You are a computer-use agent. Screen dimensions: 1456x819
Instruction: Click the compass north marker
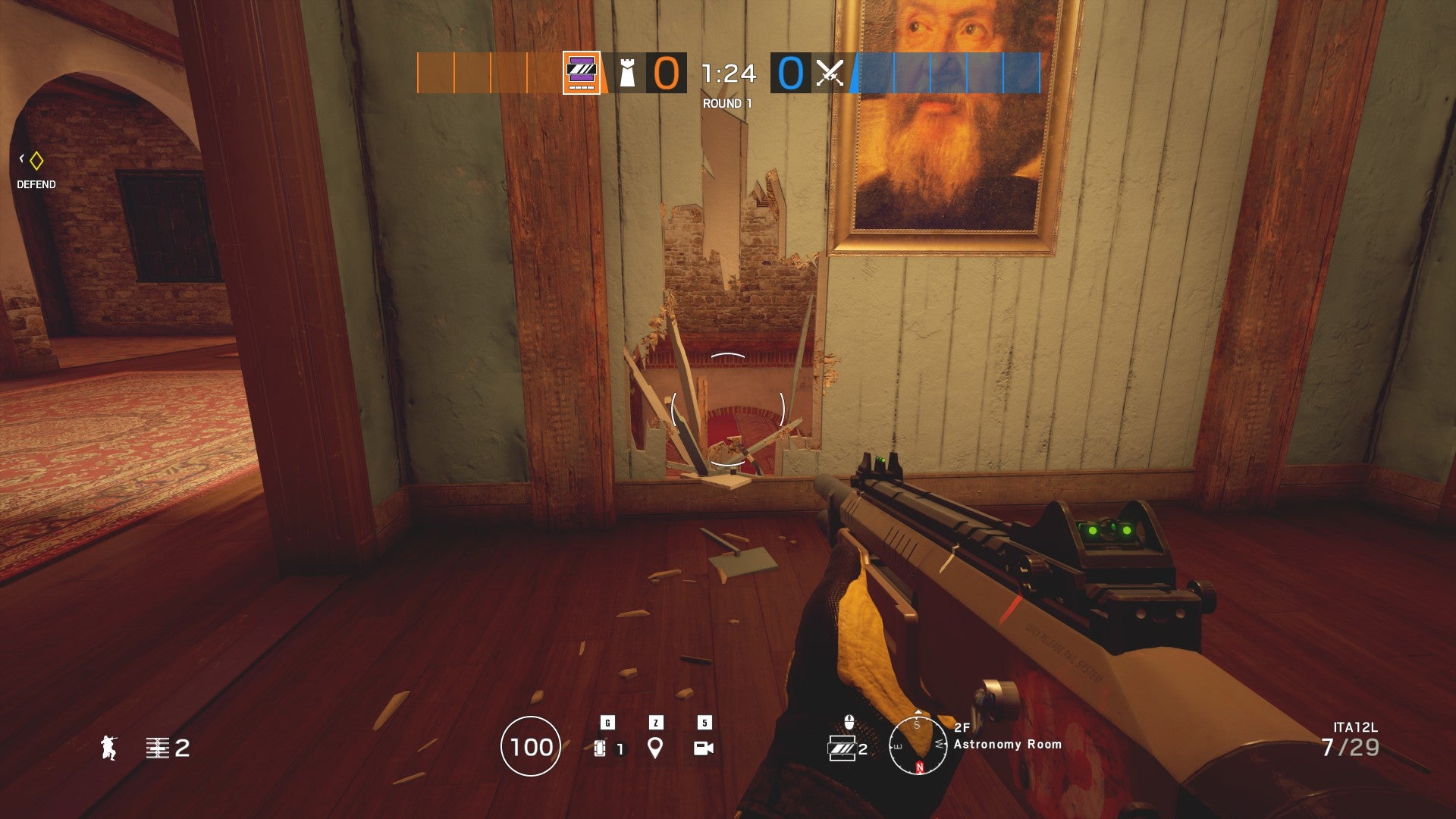(920, 765)
